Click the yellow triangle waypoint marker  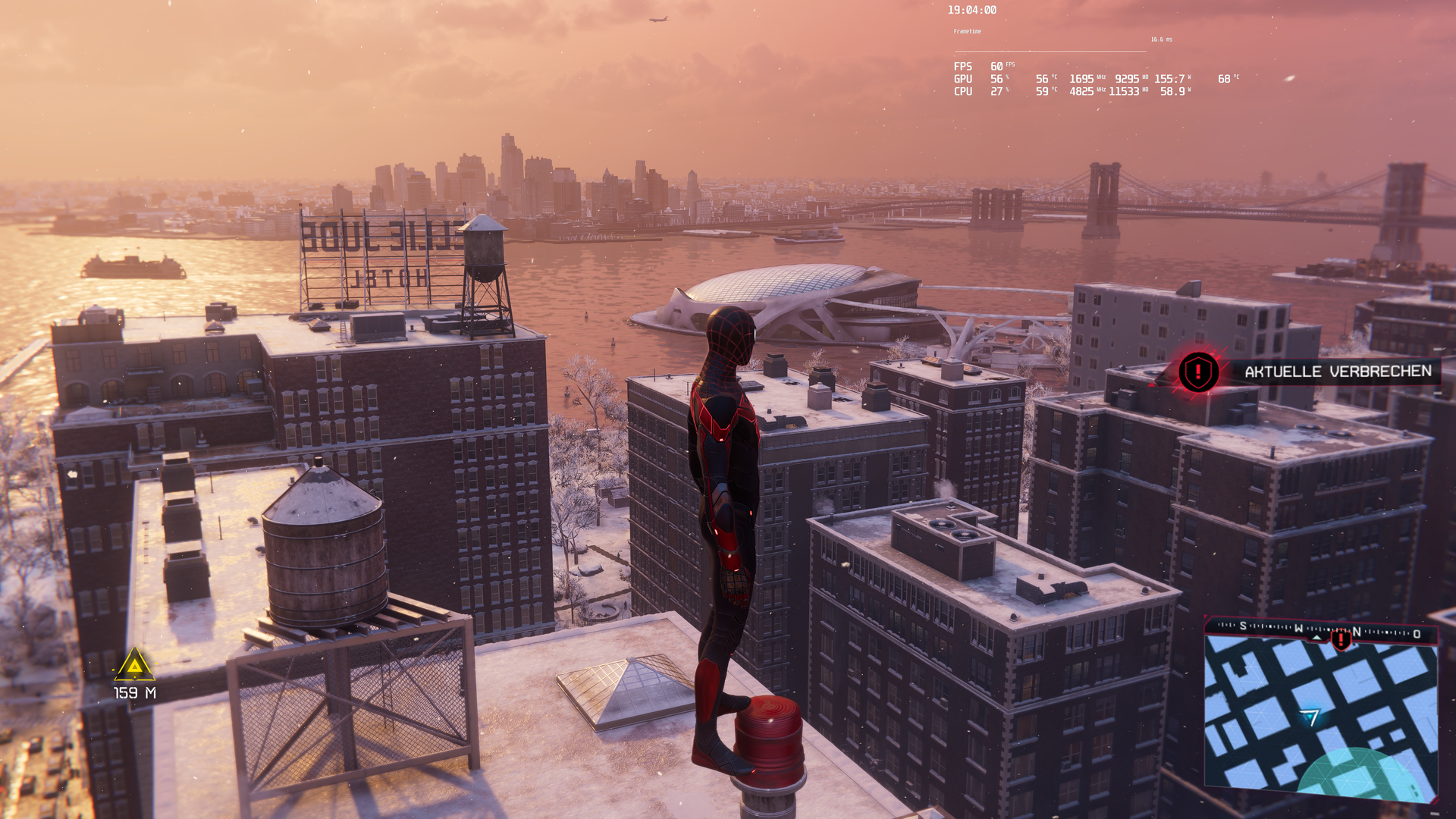coord(134,665)
